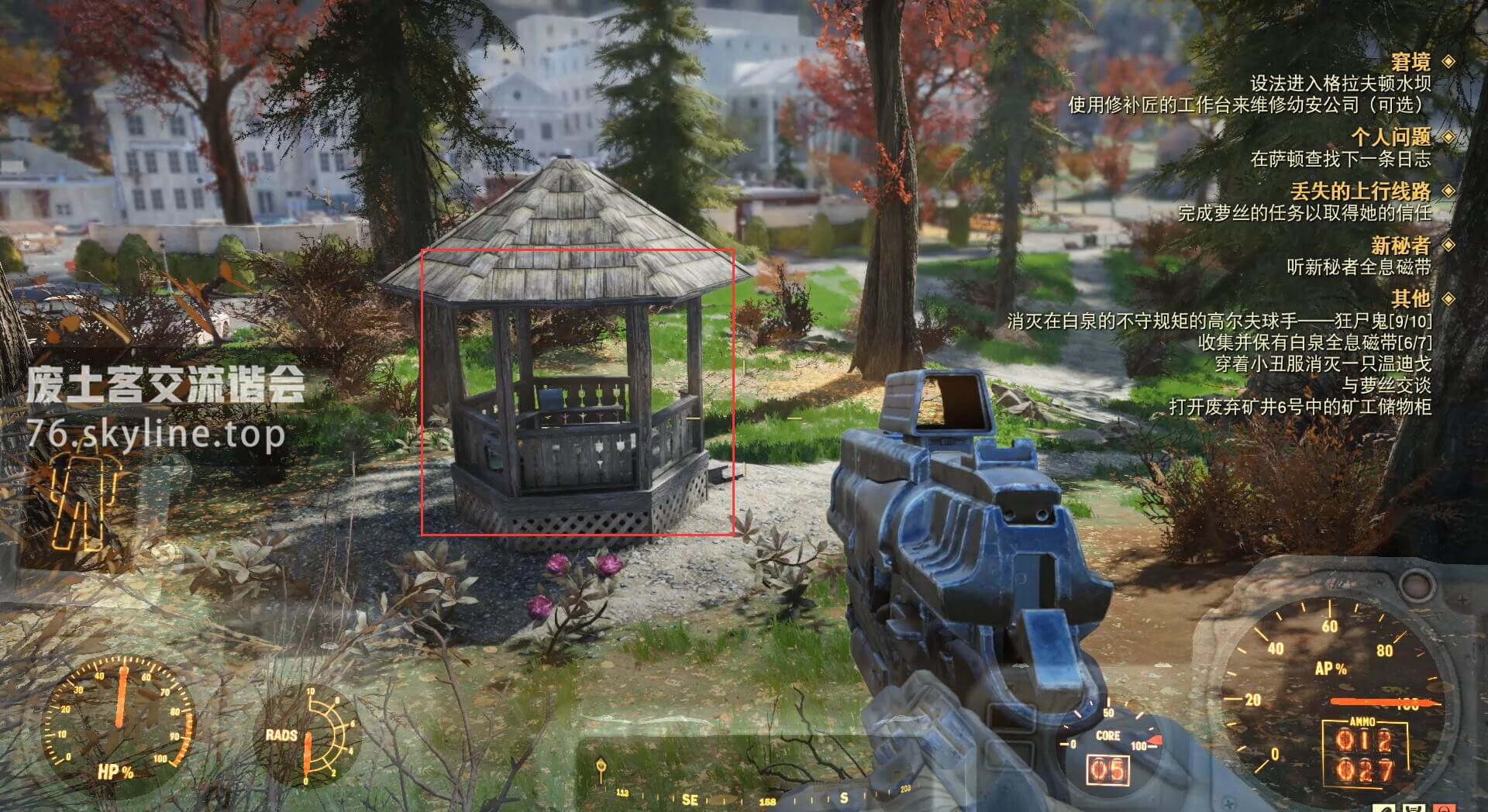
Task: Click the quest marker on the compass
Action: point(600,769)
